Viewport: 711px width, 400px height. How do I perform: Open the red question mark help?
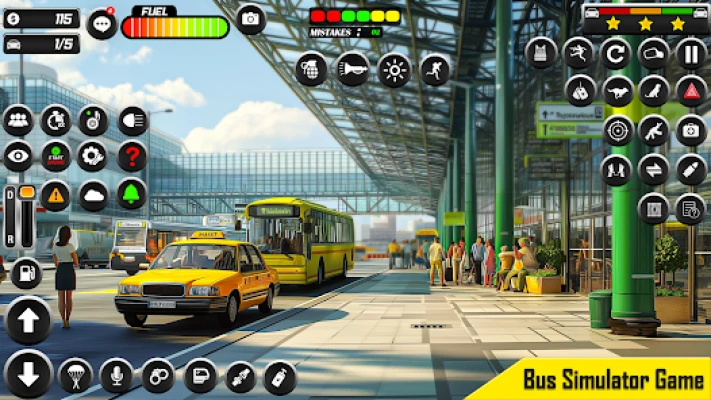click(132, 156)
